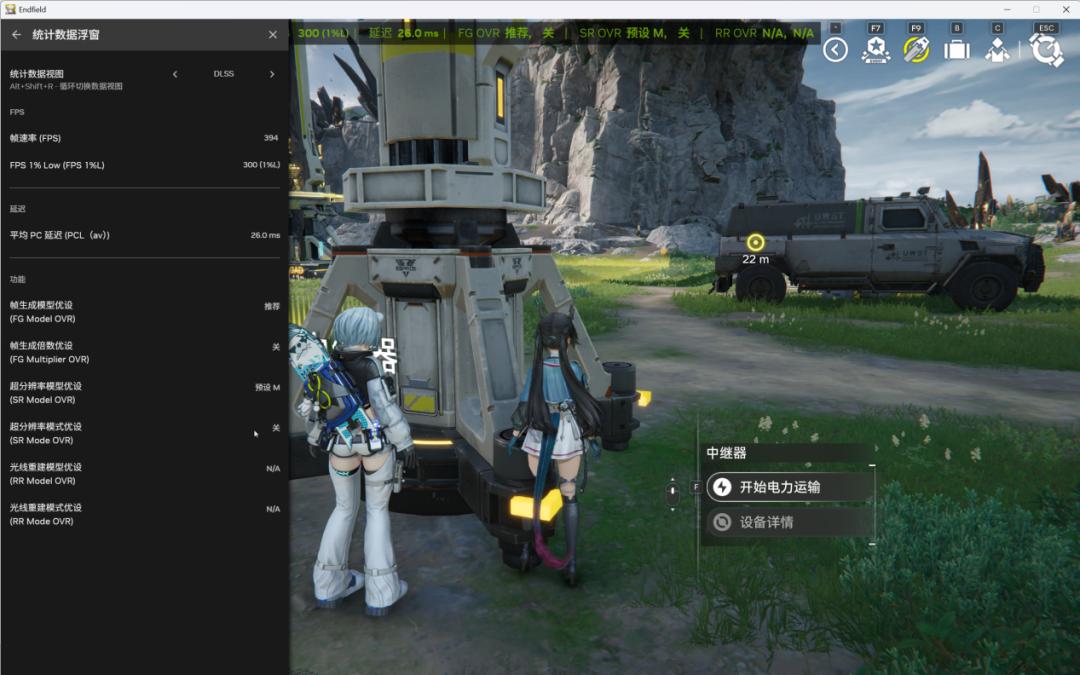Select 开始电力运输 option
The width and height of the screenshot is (1080, 675).
tap(789, 487)
